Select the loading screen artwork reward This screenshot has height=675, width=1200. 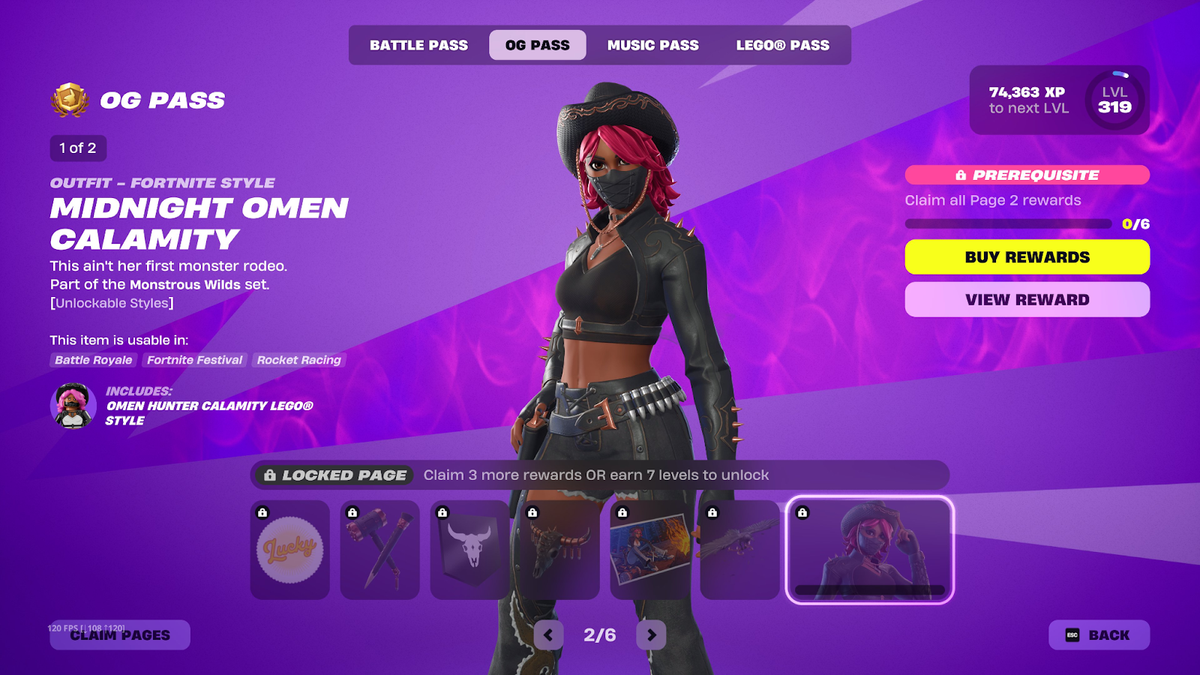(x=650, y=550)
